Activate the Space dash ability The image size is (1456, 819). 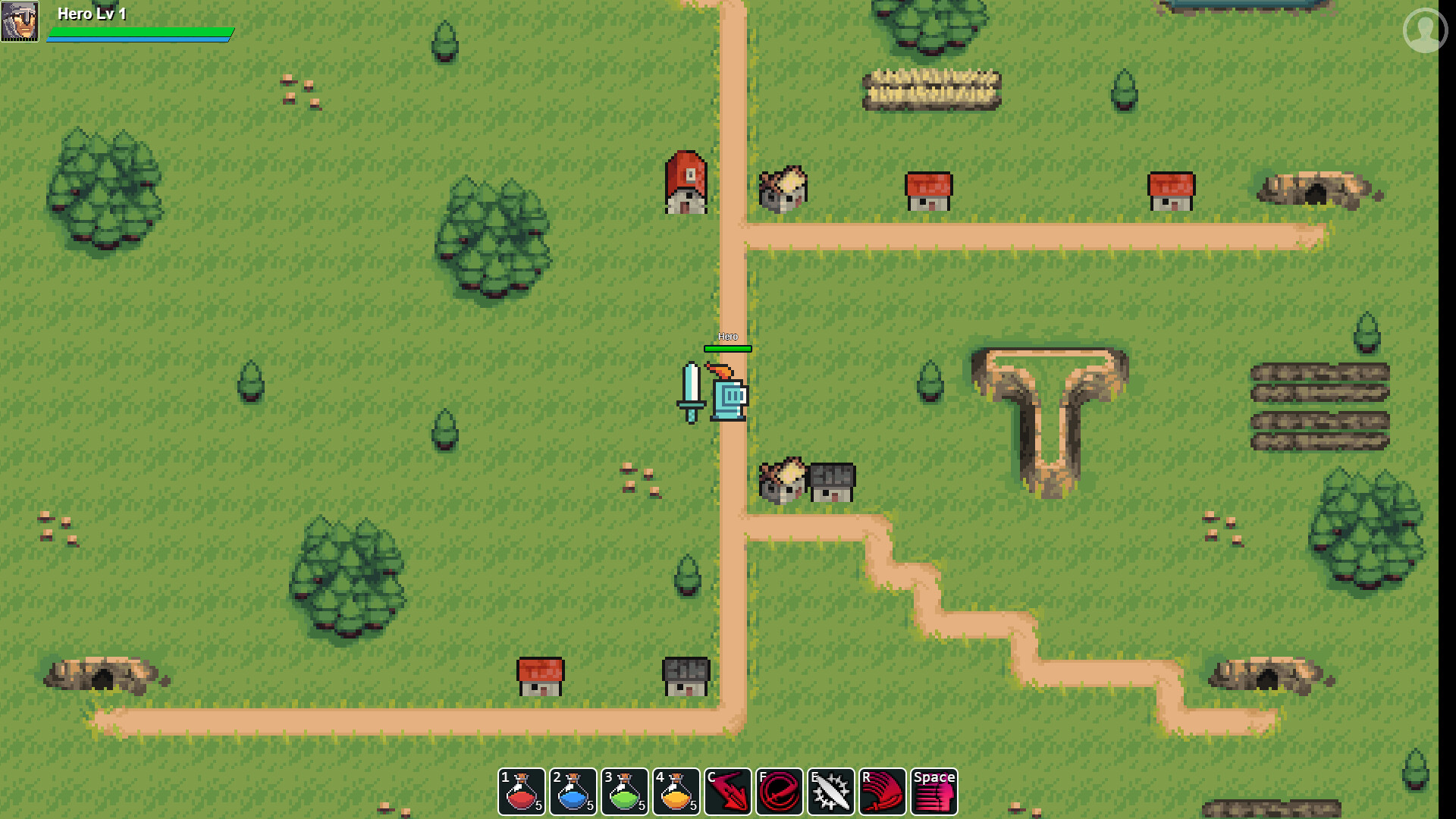(934, 791)
